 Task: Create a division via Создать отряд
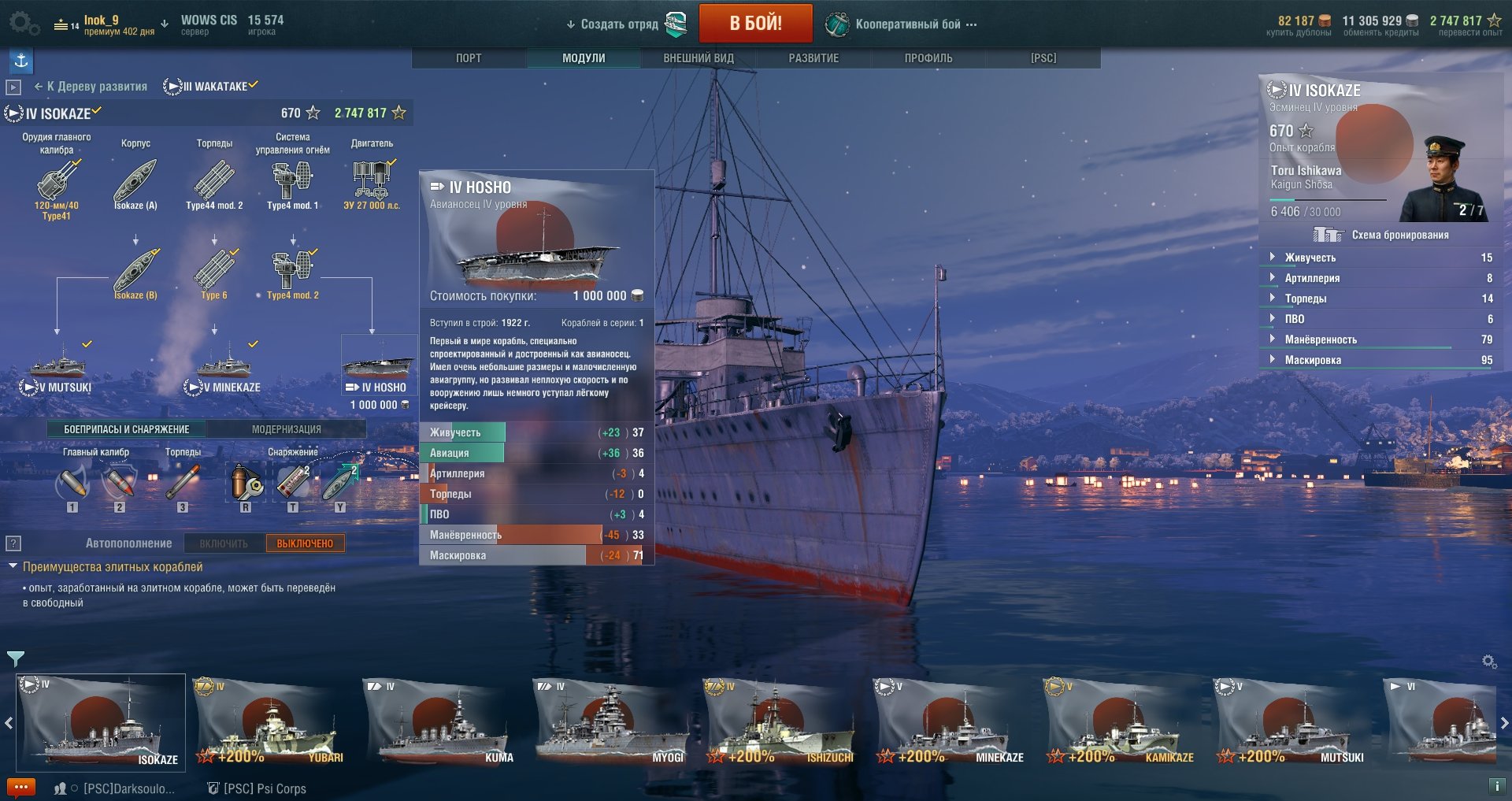pyautogui.click(x=619, y=24)
